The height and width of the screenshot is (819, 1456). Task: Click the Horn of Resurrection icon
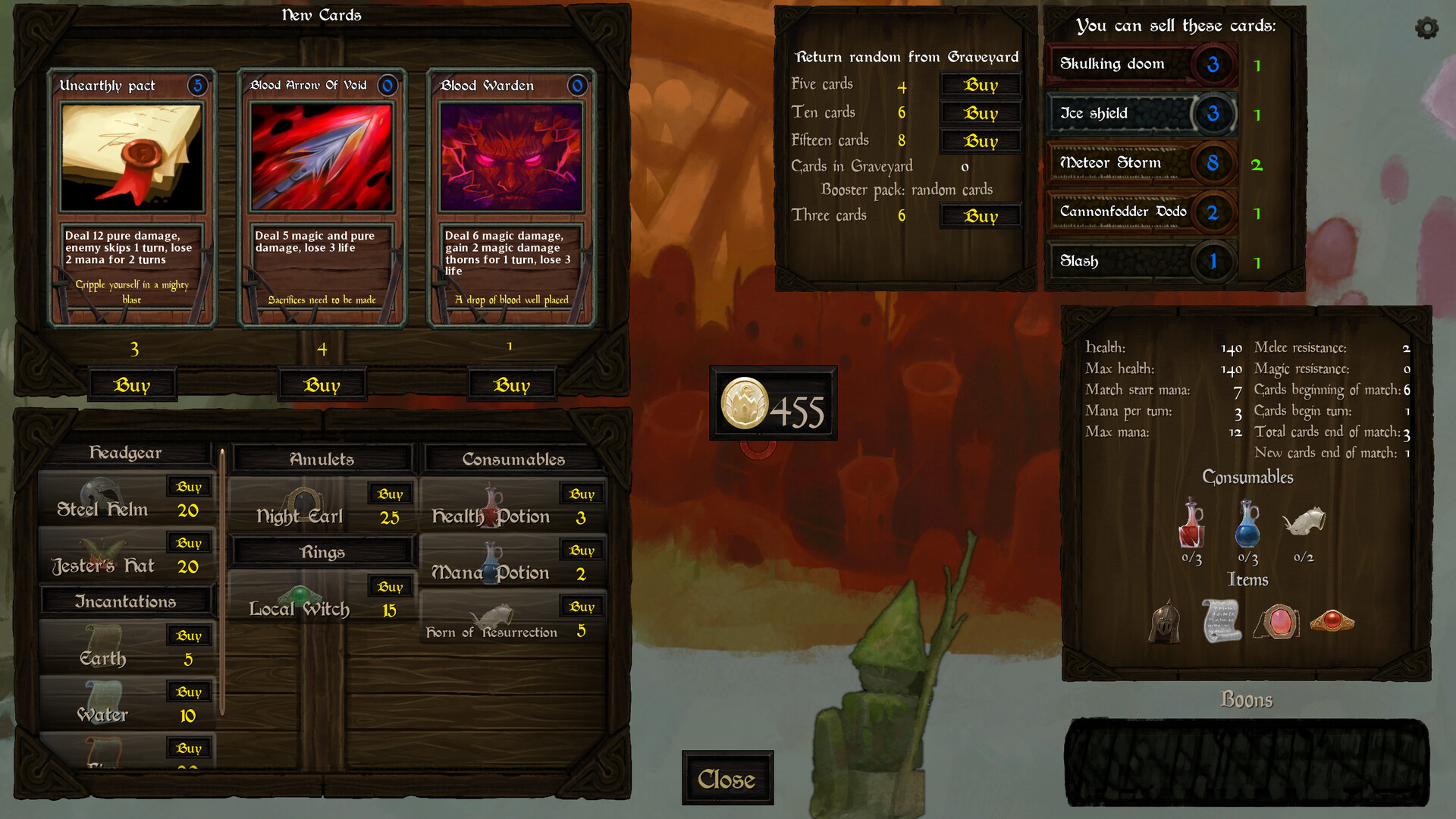point(1306,523)
